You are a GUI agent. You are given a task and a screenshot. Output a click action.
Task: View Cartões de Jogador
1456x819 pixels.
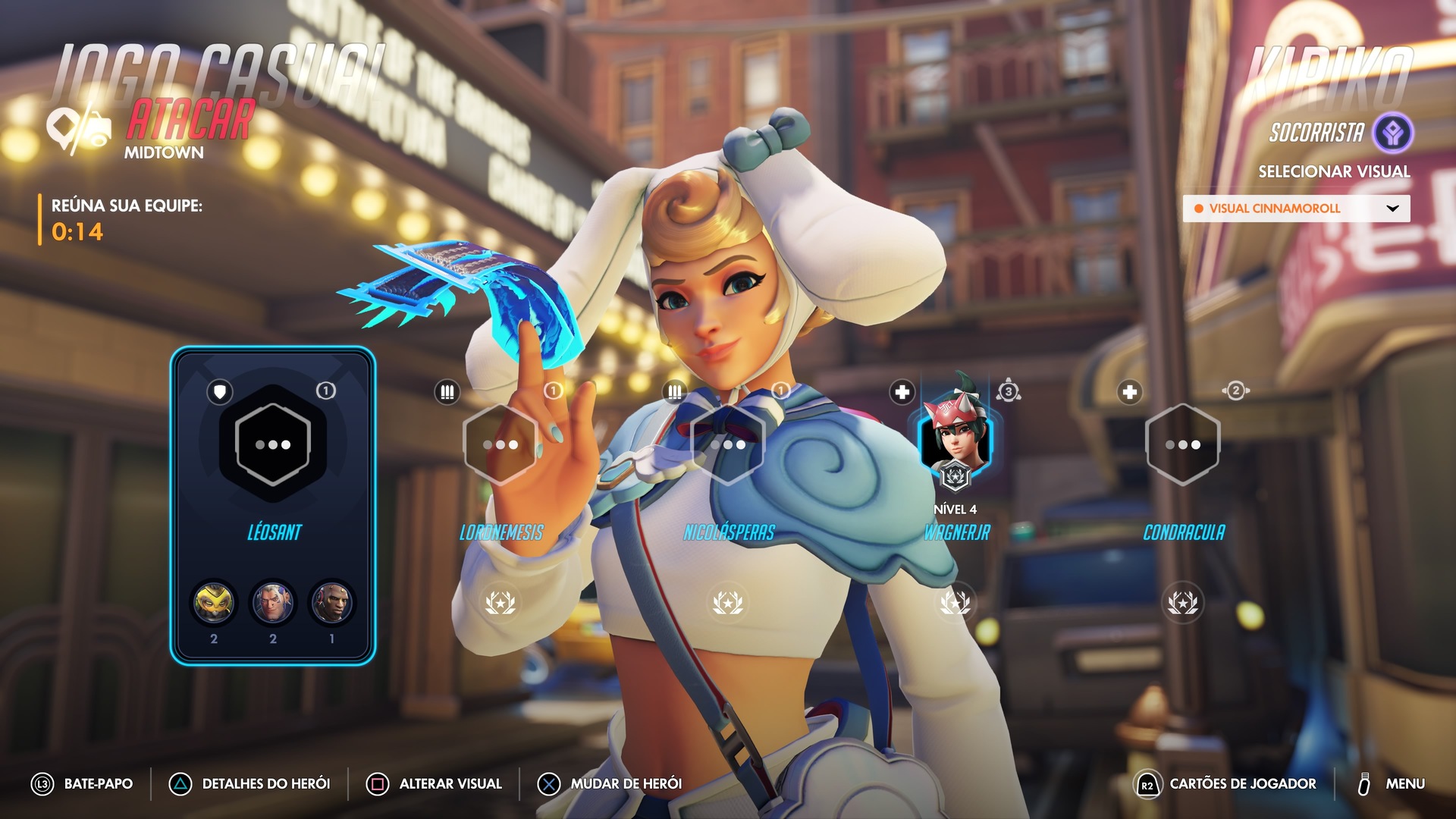[x=1226, y=784]
